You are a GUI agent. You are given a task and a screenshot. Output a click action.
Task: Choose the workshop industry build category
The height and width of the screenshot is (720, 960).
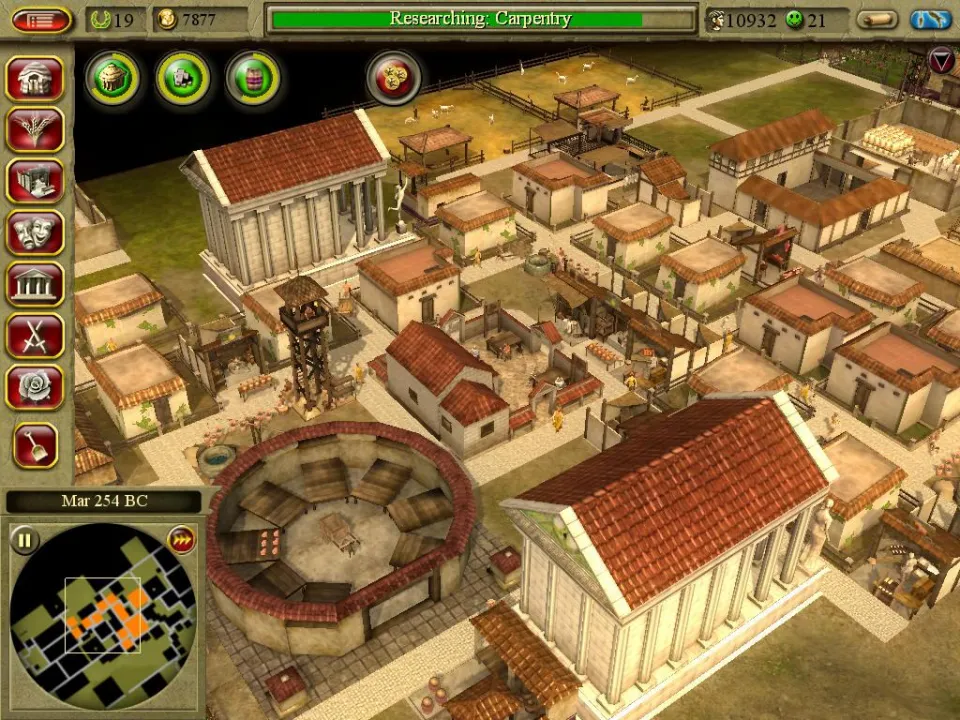tap(35, 181)
